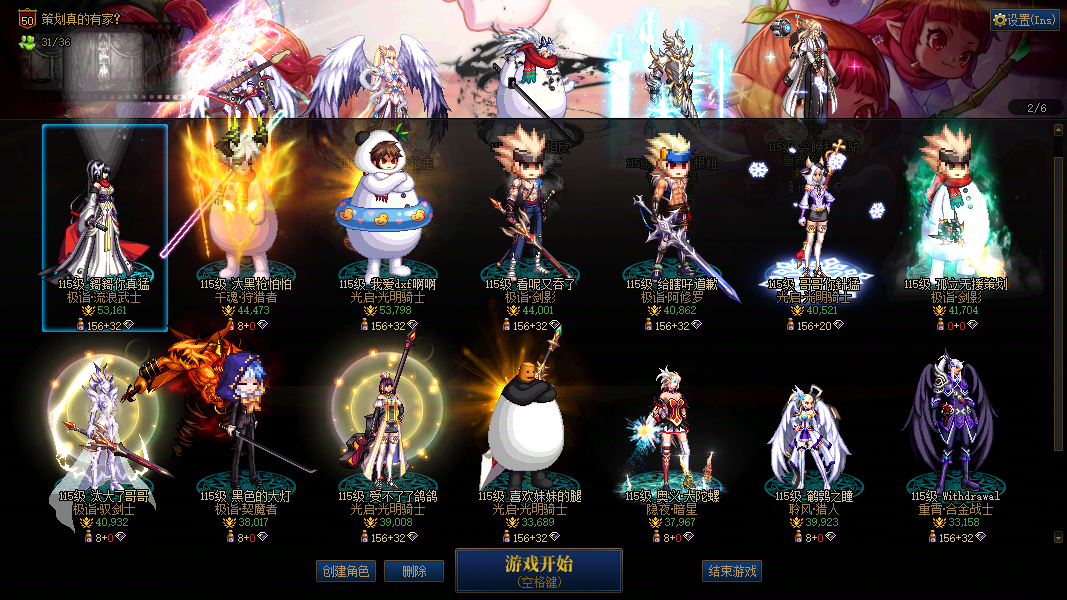The image size is (1067, 600).
Task: Click the 游戏开始 start game button
Action: click(x=538, y=570)
